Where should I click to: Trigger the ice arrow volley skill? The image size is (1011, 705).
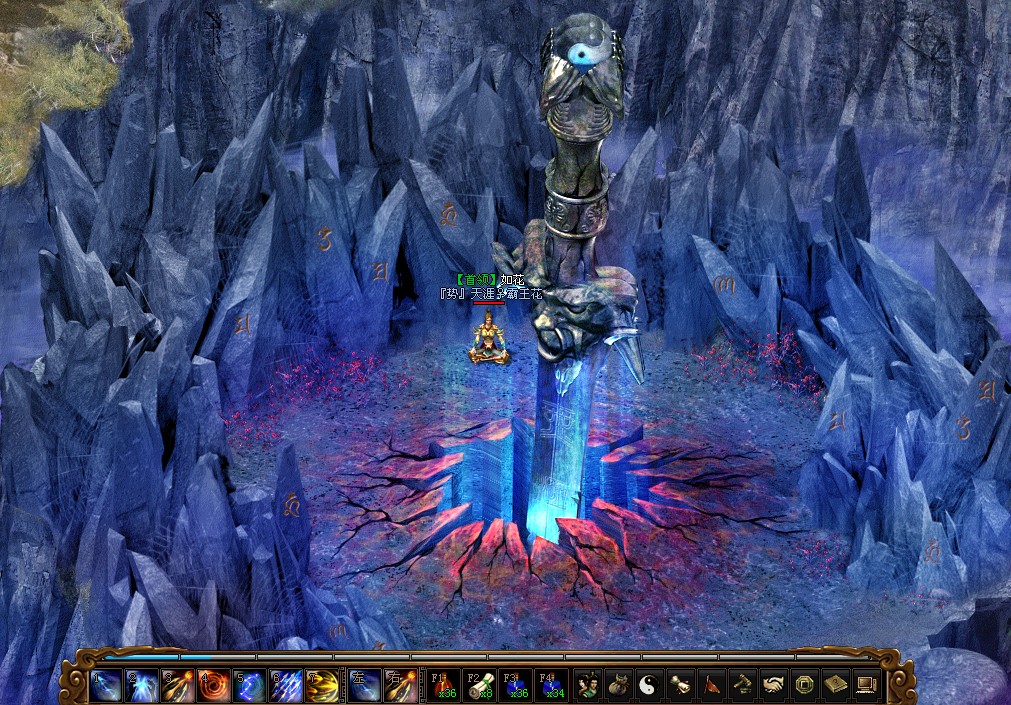click(x=285, y=685)
